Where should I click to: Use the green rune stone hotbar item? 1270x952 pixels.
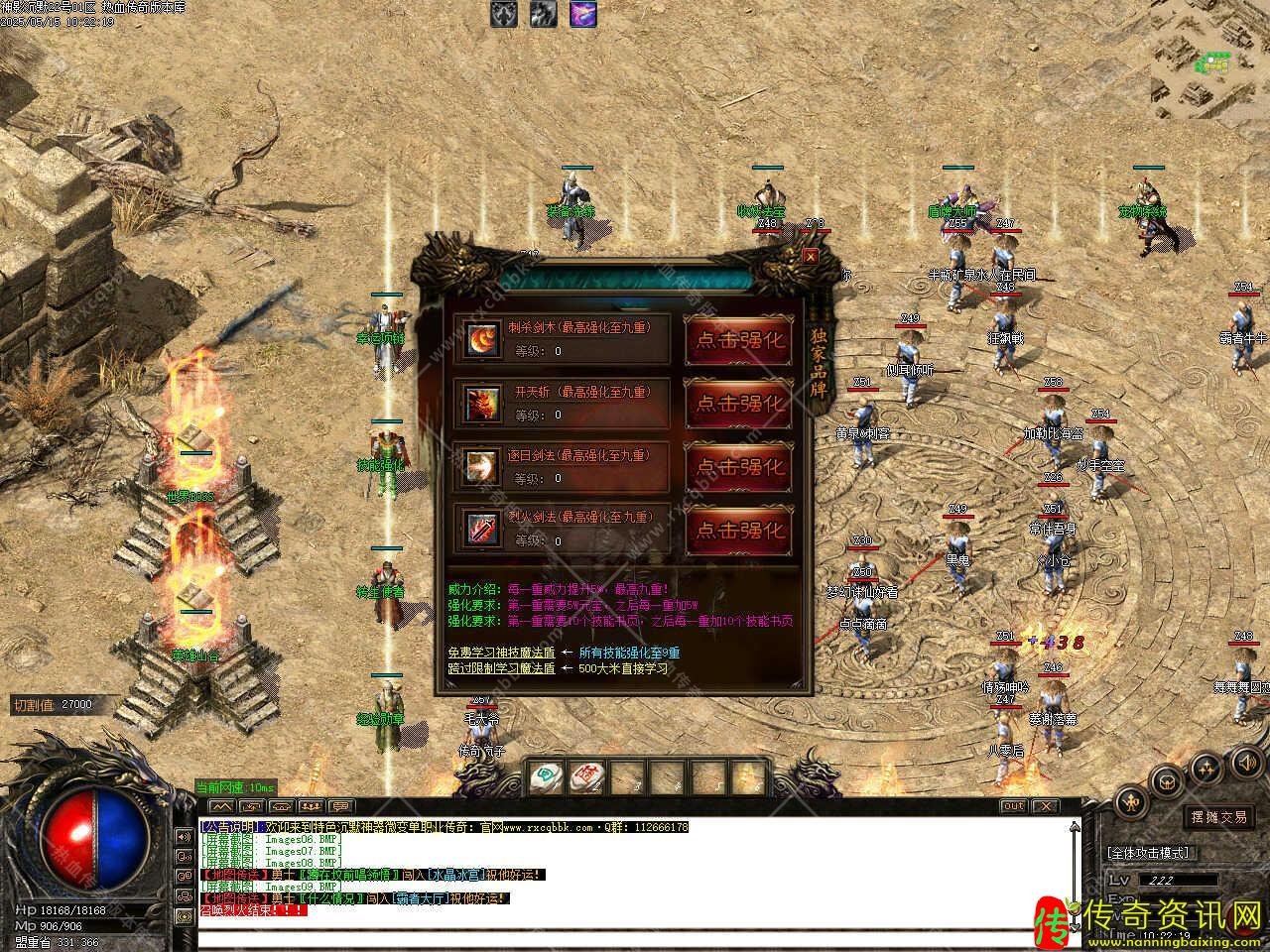544,775
